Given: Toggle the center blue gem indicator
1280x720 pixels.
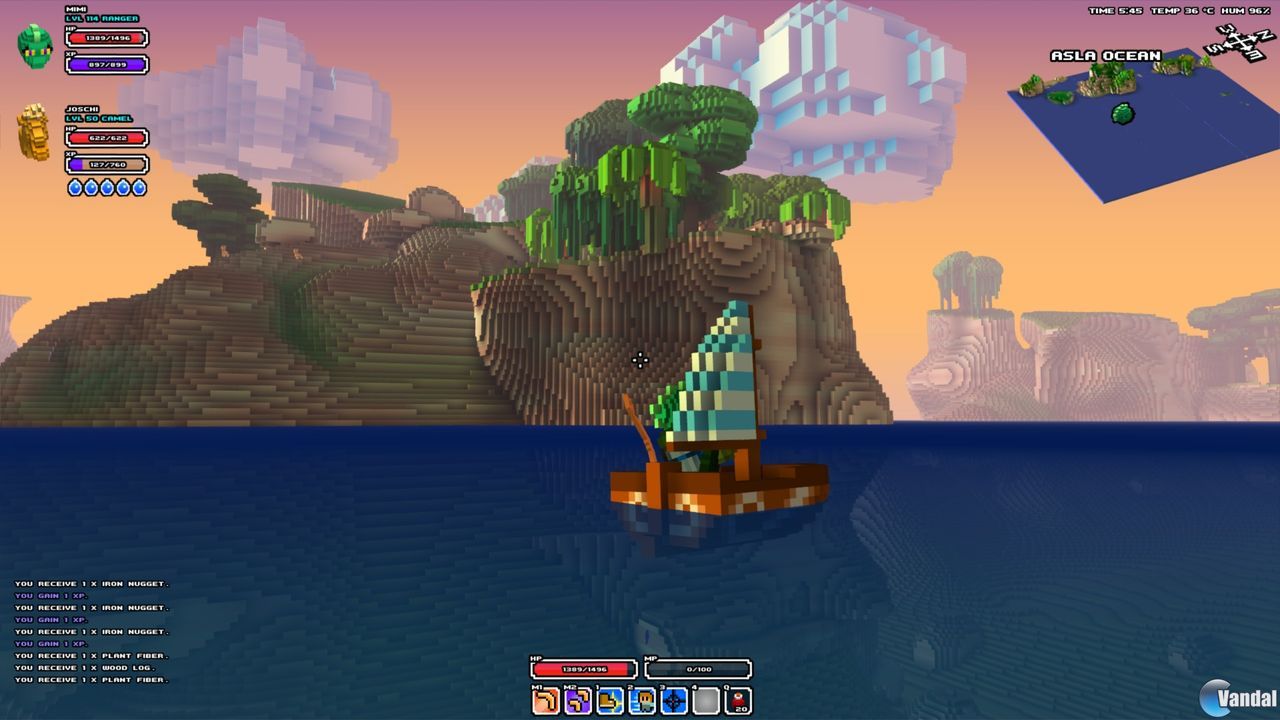Looking at the screenshot, I should click(x=107, y=187).
